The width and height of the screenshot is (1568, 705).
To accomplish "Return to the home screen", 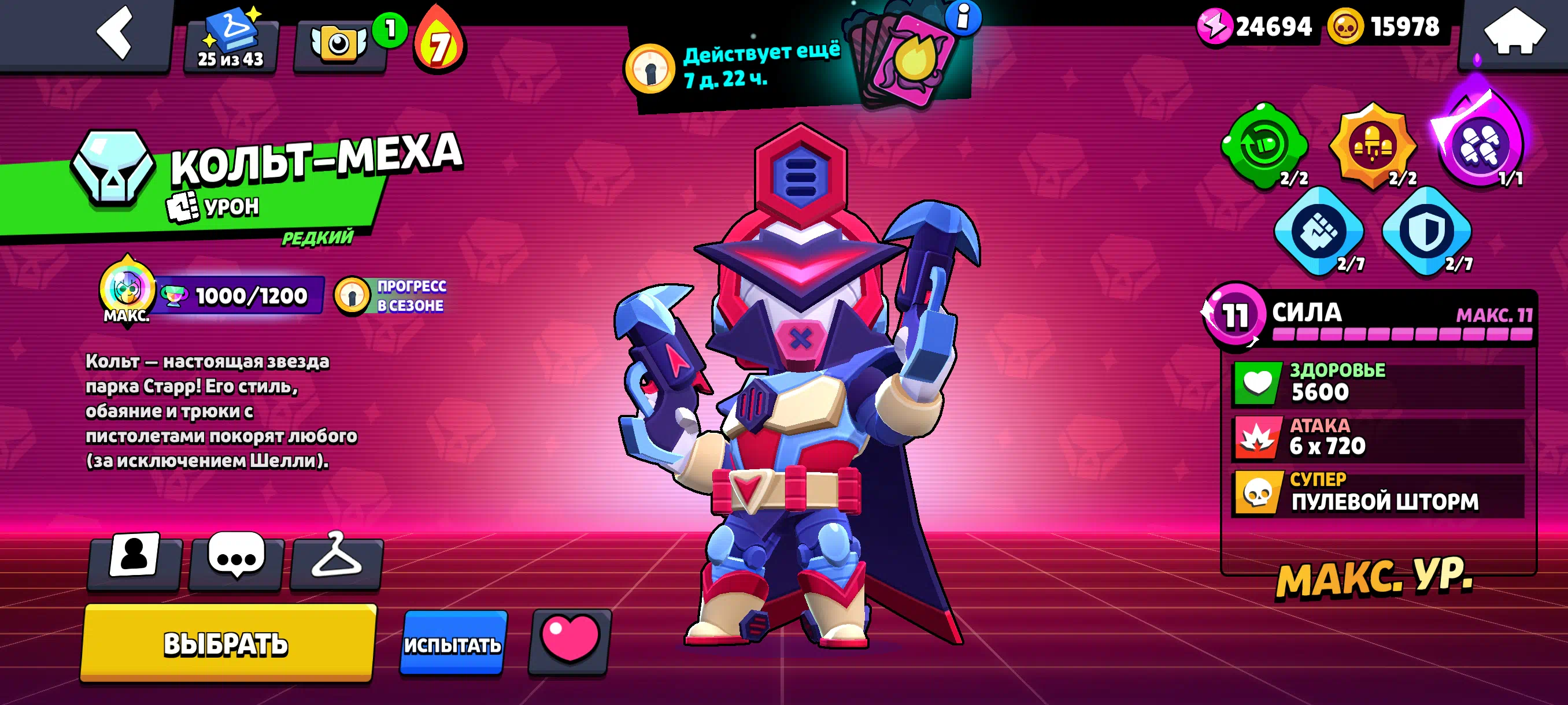I will [1514, 34].
